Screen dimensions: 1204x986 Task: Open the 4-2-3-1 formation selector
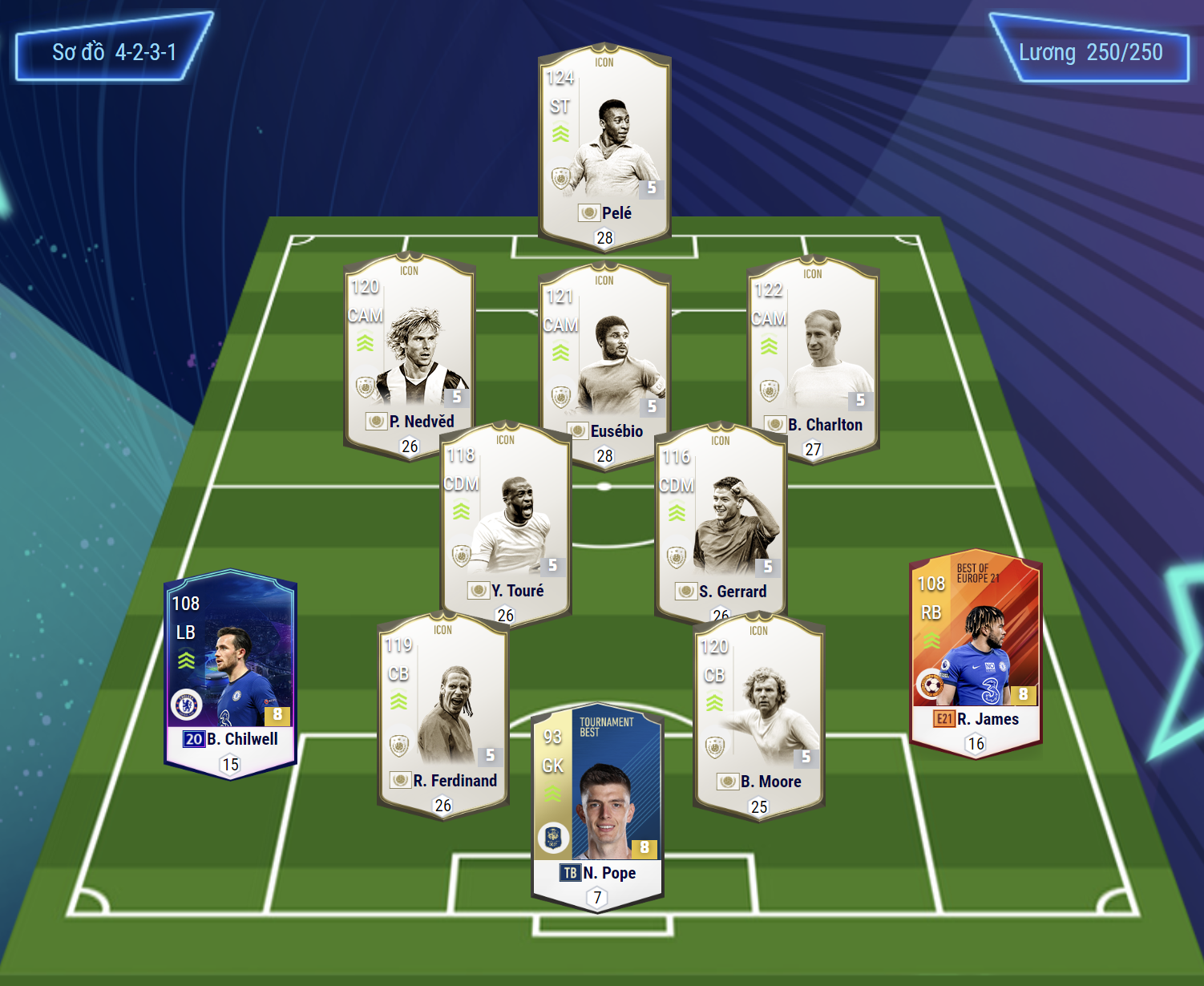coord(114,53)
